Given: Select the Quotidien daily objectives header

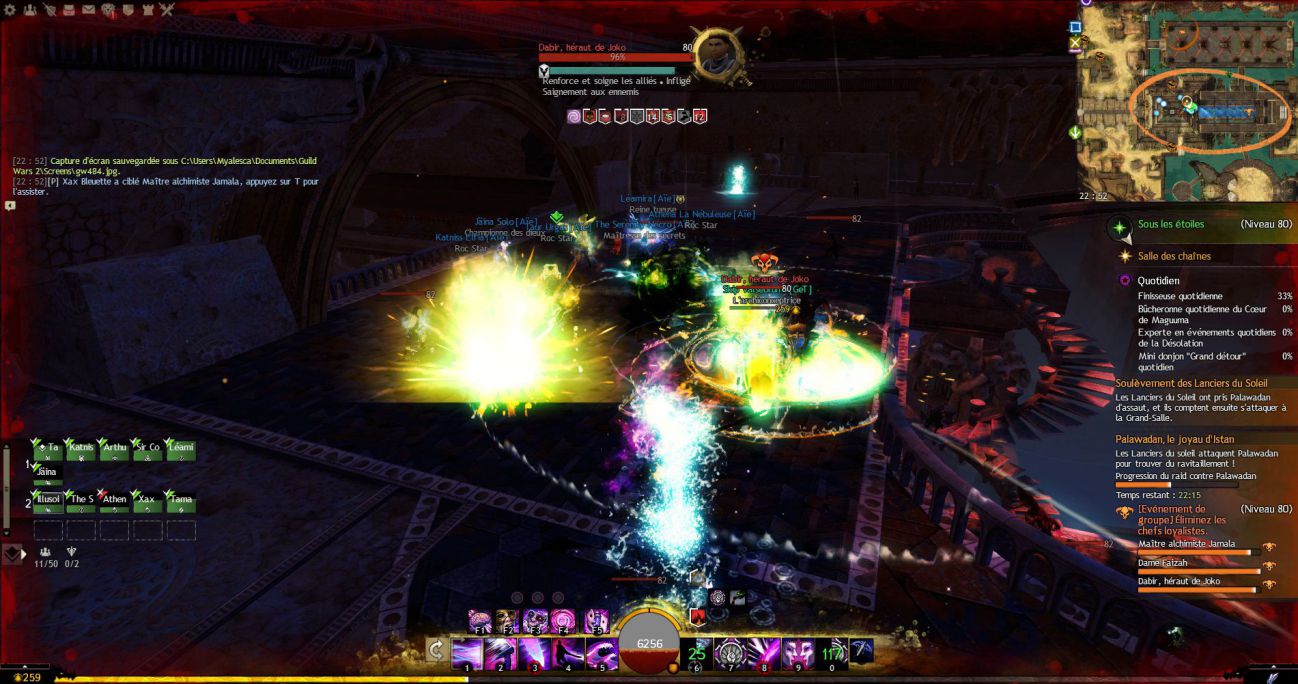Looking at the screenshot, I should click(x=1158, y=281).
